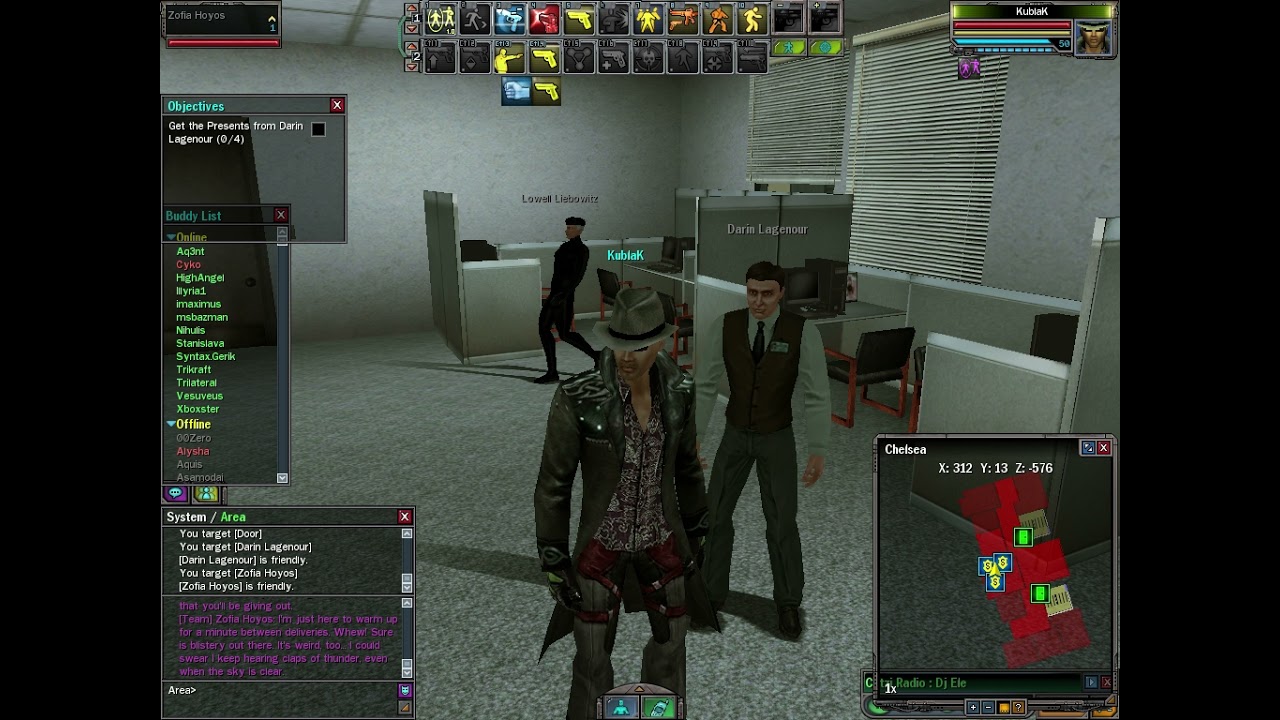Use the blue gun ability in slot 3
Viewport: 1280px width, 720px height.
[509, 19]
